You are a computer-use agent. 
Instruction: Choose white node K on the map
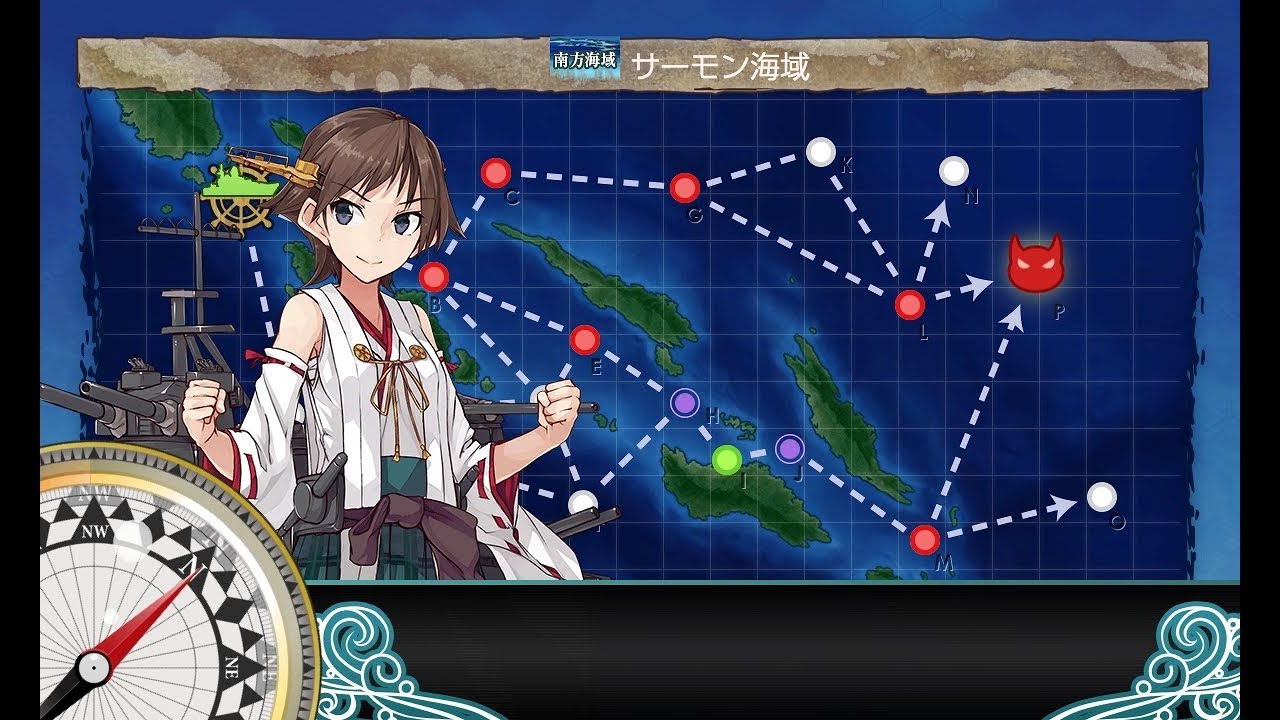pos(821,152)
